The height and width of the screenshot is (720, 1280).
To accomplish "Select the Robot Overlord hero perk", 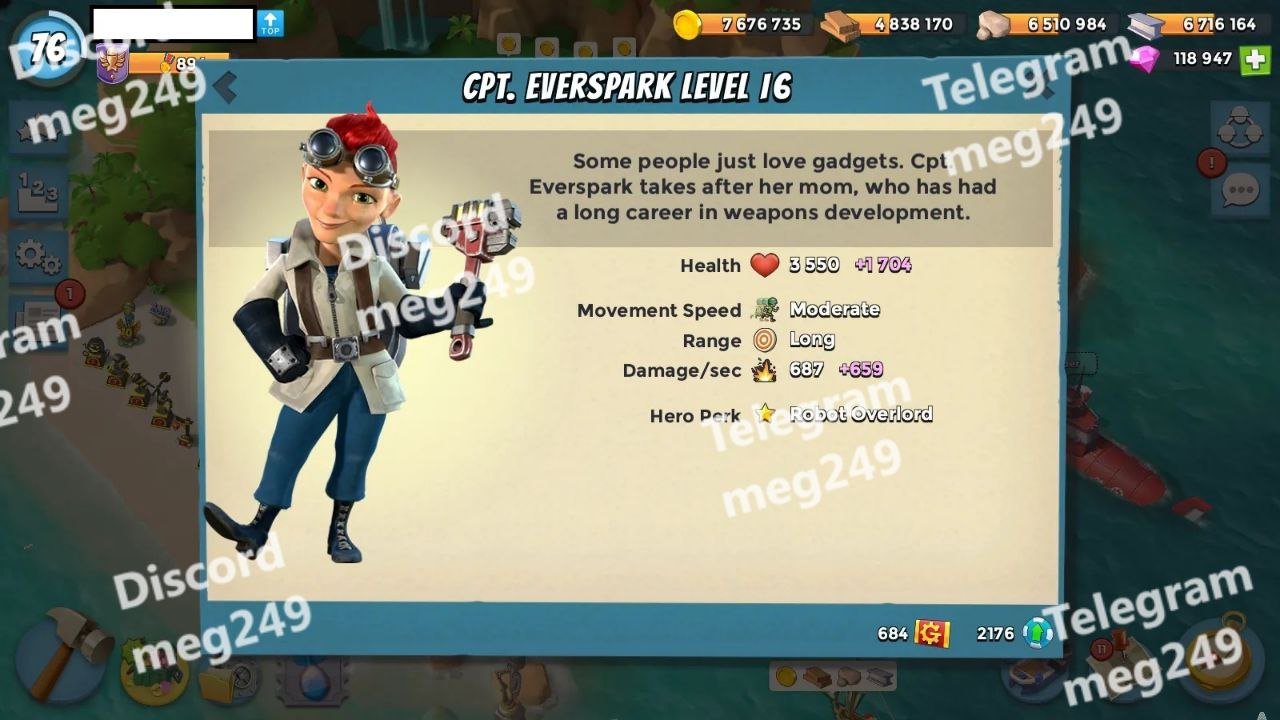I will point(860,414).
